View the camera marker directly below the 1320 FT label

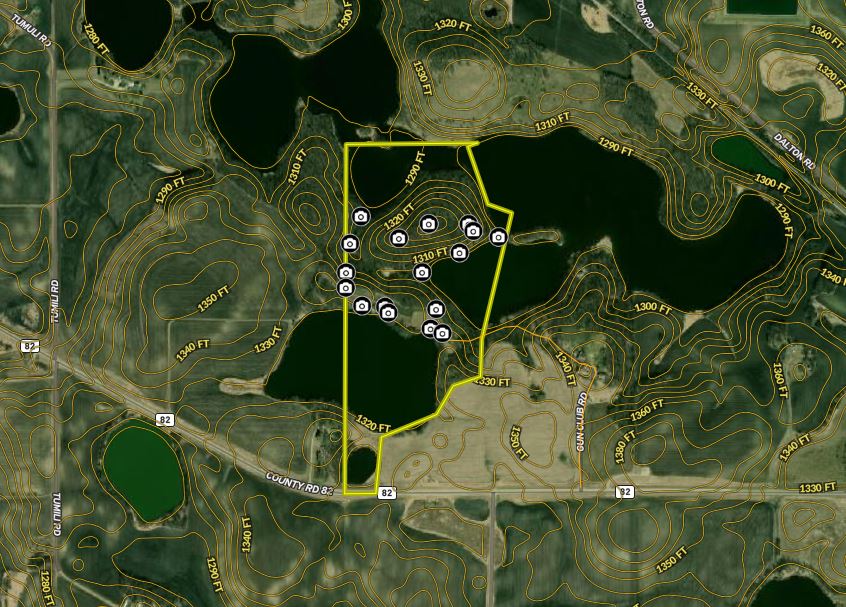coord(398,238)
